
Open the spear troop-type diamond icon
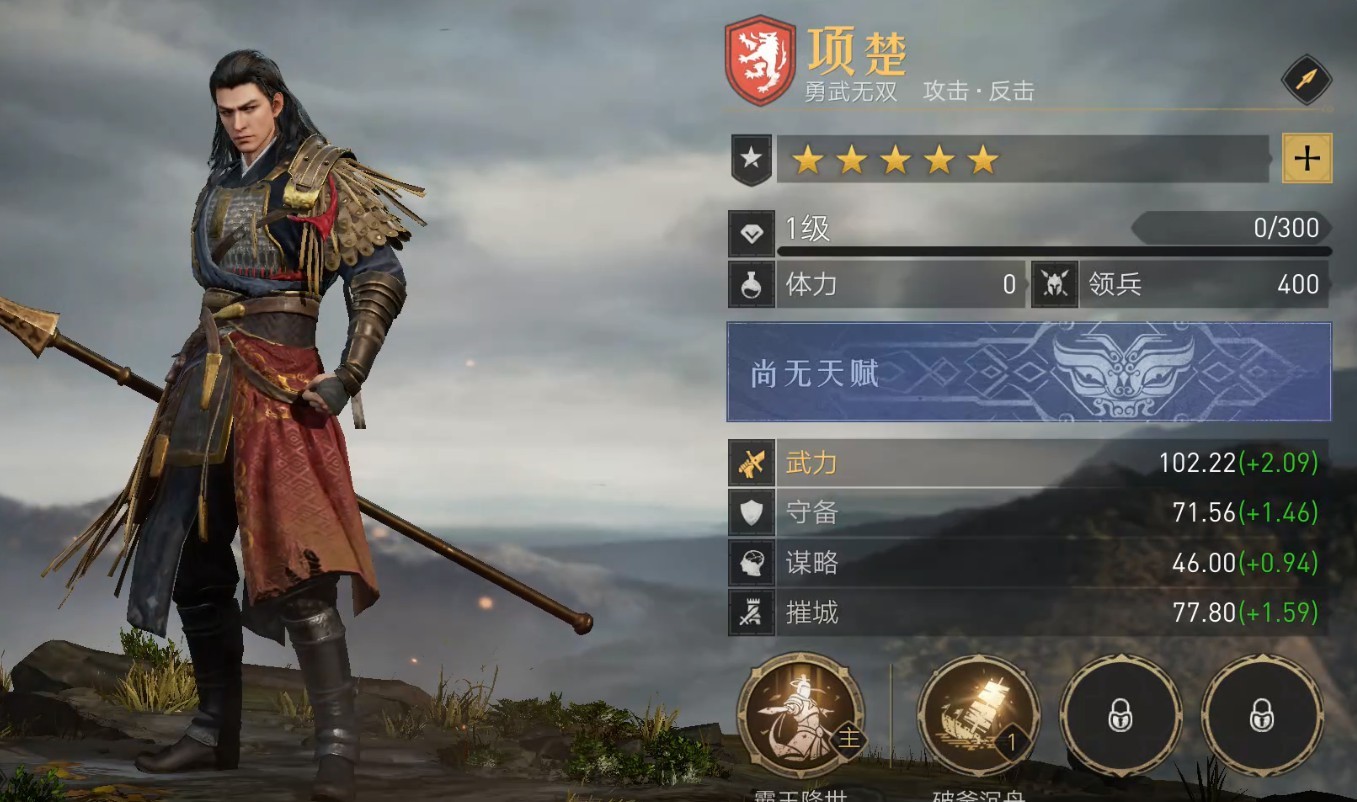point(1306,80)
